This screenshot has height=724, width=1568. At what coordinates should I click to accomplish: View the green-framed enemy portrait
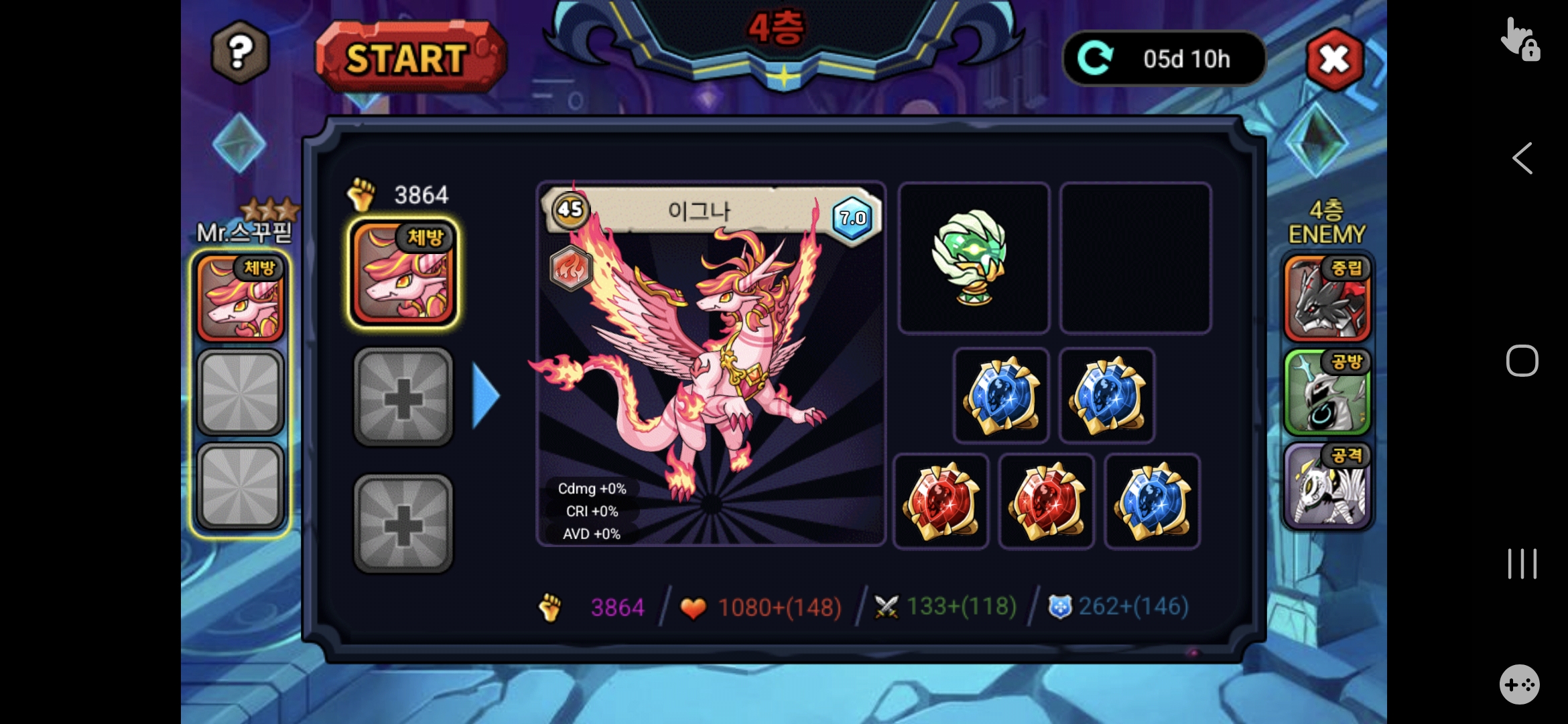tap(1327, 393)
